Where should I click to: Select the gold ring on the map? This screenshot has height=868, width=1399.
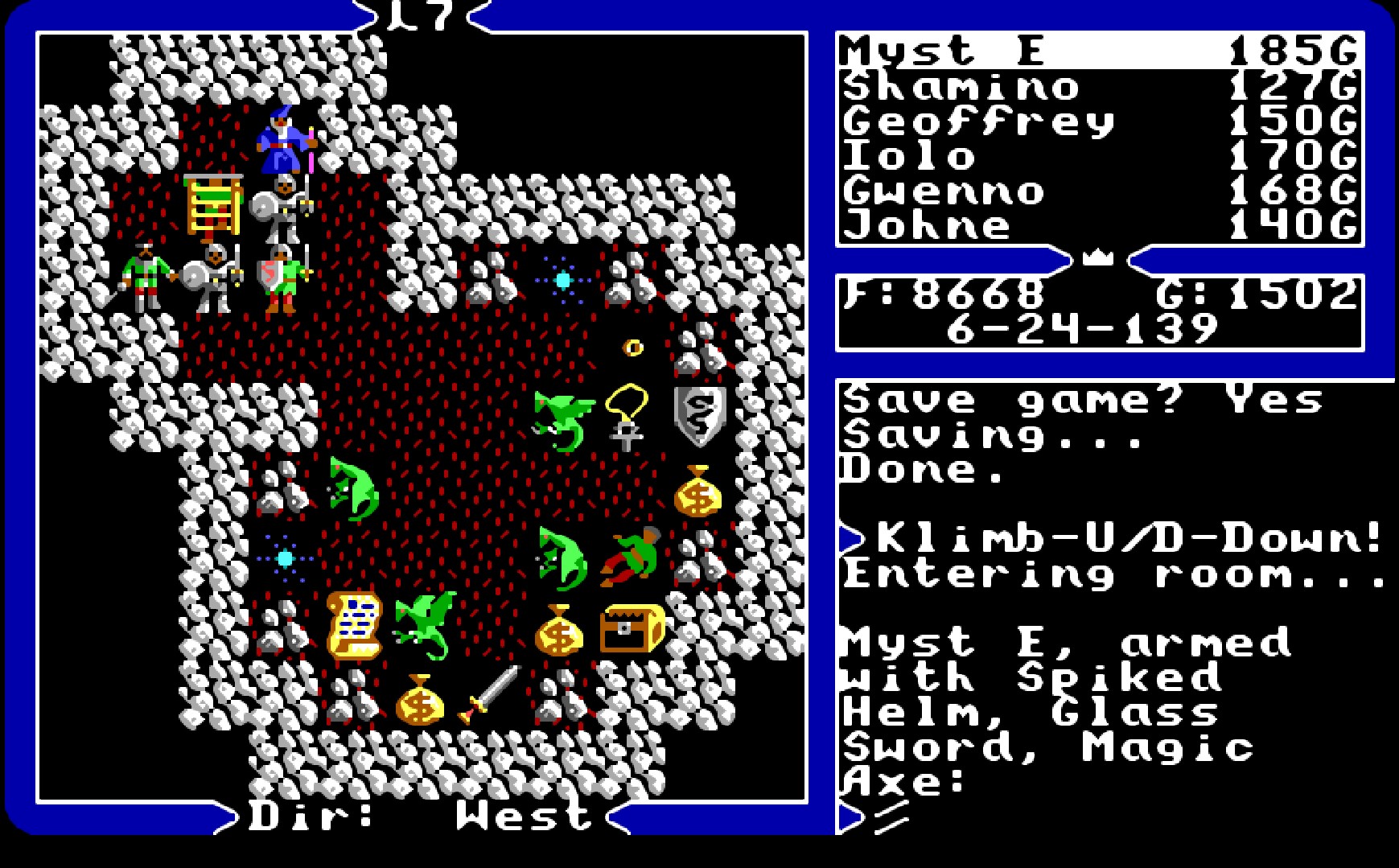pos(632,348)
